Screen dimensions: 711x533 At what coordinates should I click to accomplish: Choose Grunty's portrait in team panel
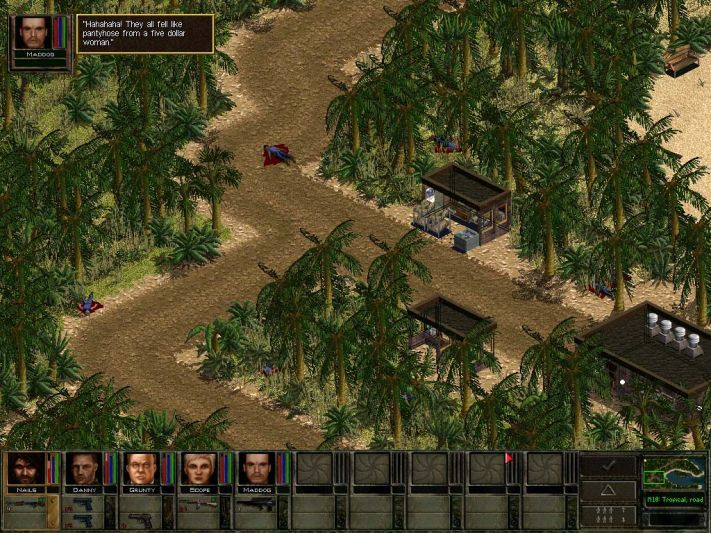(140, 468)
